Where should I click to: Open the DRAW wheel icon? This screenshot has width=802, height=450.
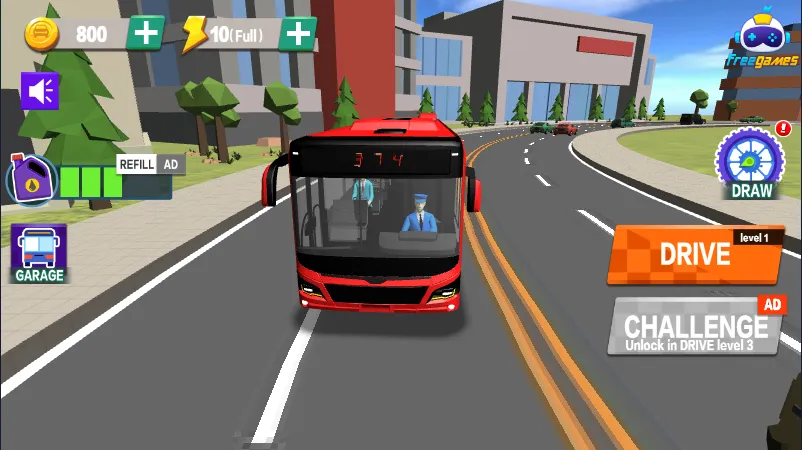tap(751, 161)
